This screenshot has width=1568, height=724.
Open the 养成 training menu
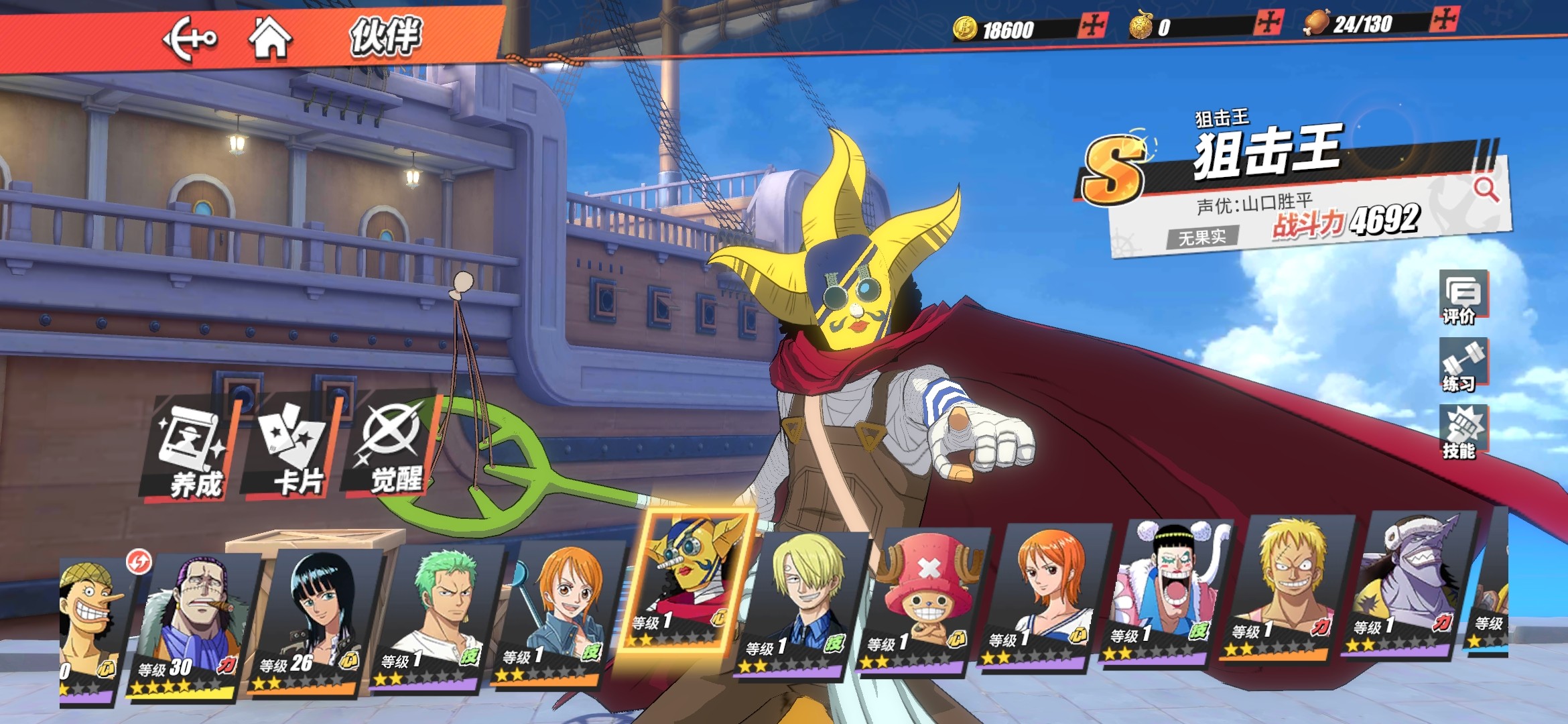[192, 450]
